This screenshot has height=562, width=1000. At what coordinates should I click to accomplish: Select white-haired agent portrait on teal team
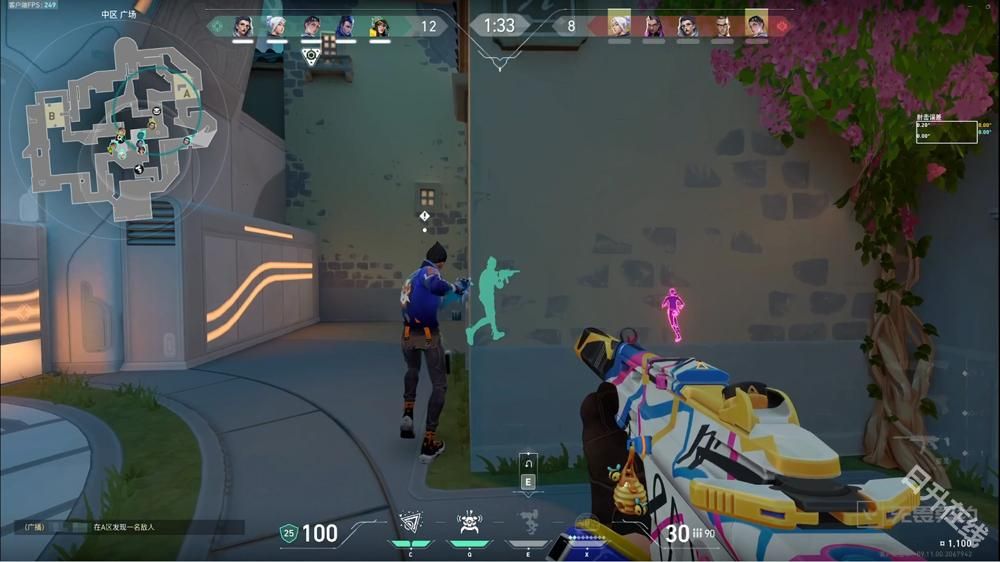tap(277, 26)
